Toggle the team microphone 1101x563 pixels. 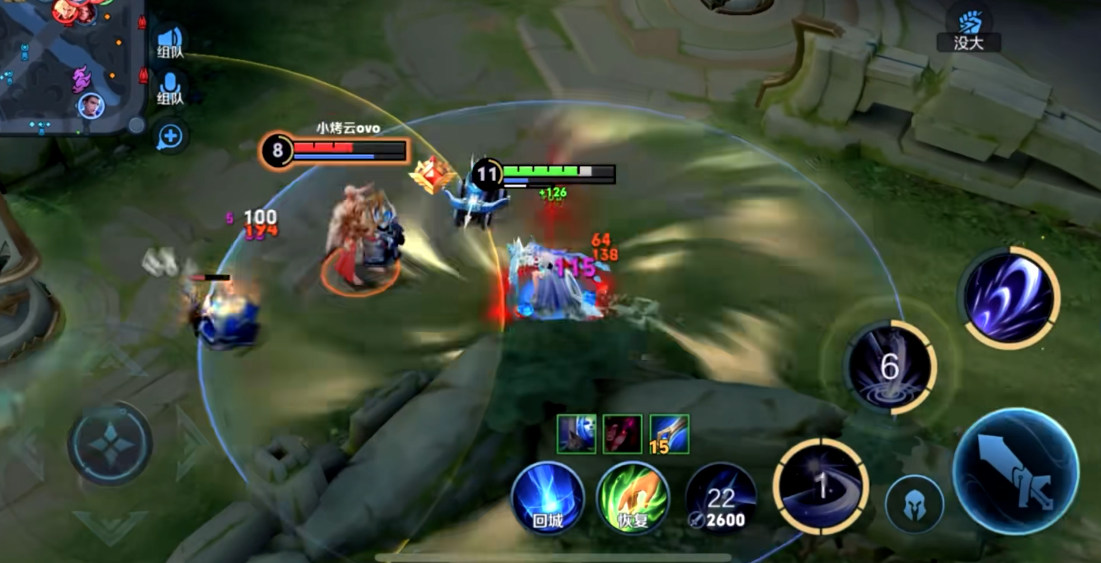coord(170,88)
